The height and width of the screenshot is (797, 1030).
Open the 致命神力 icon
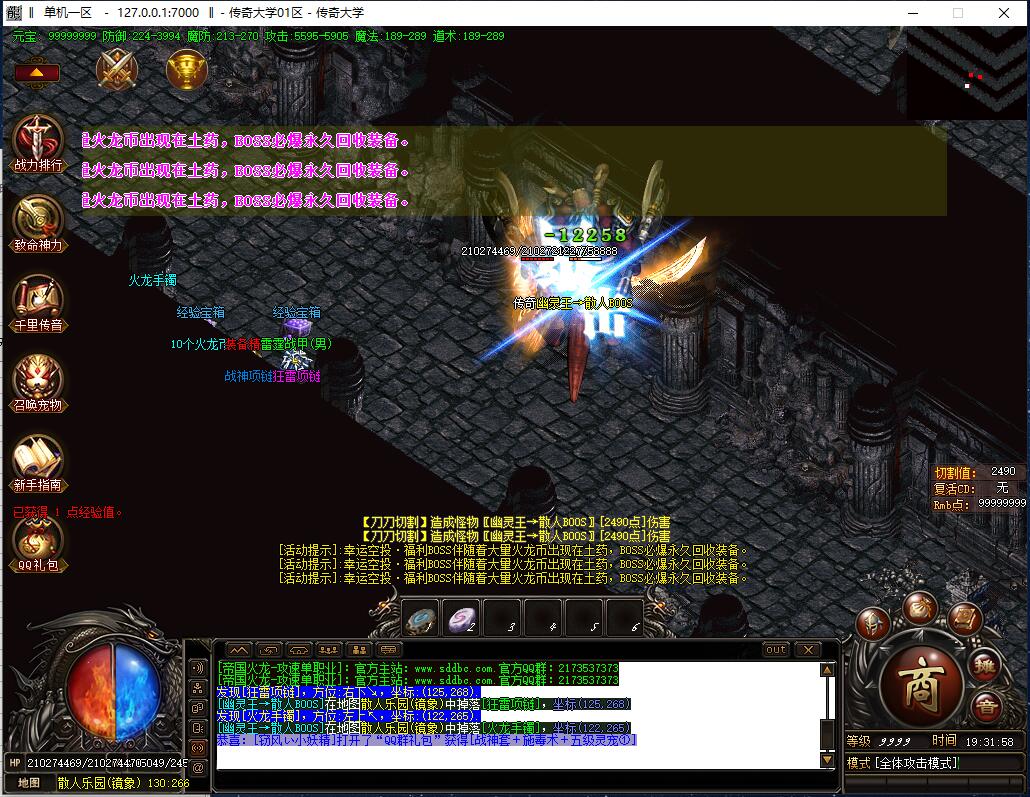pos(37,217)
